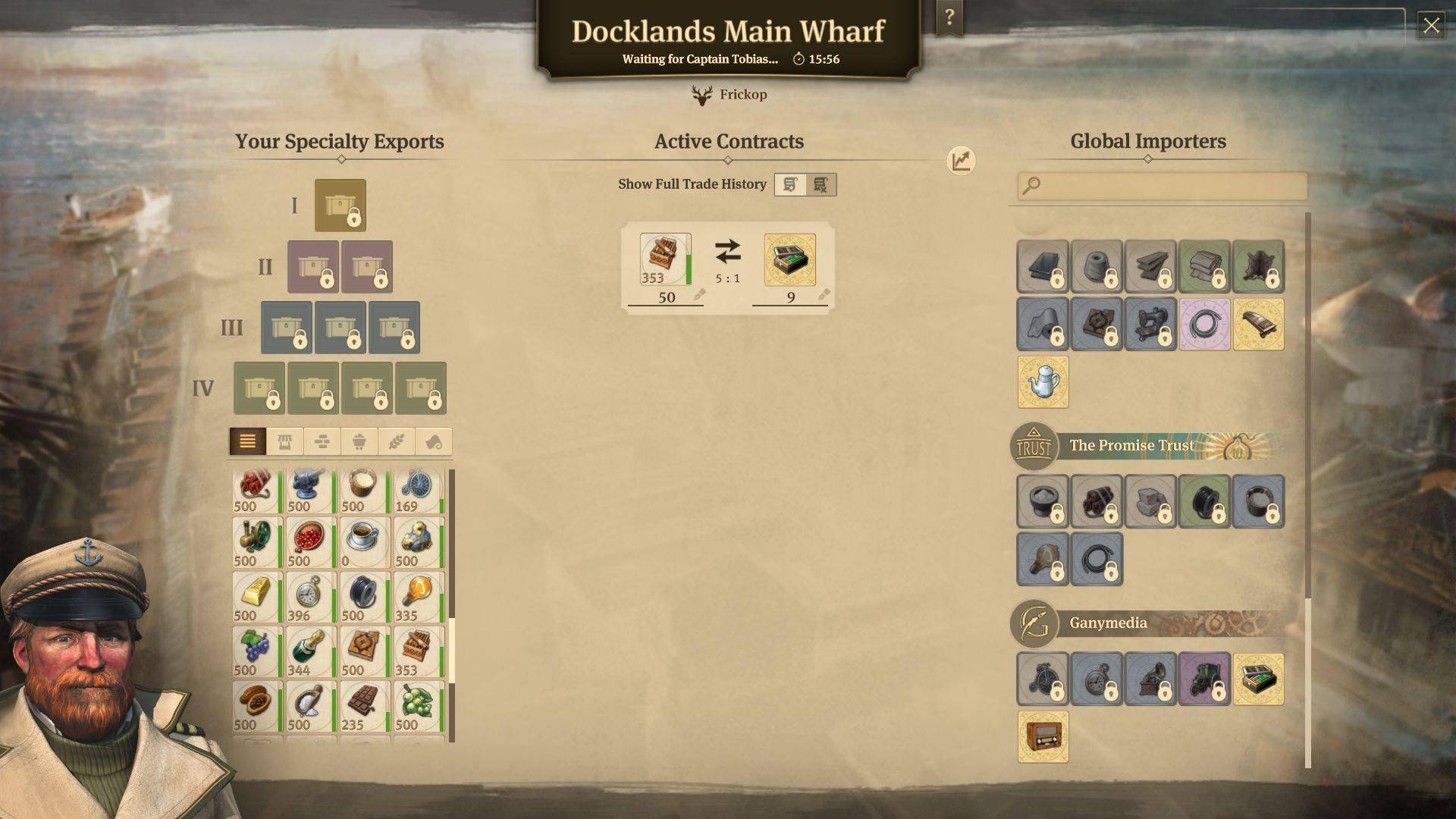Image resolution: width=1456 pixels, height=819 pixels.
Task: Select the gold bar export good
Action: (256, 596)
